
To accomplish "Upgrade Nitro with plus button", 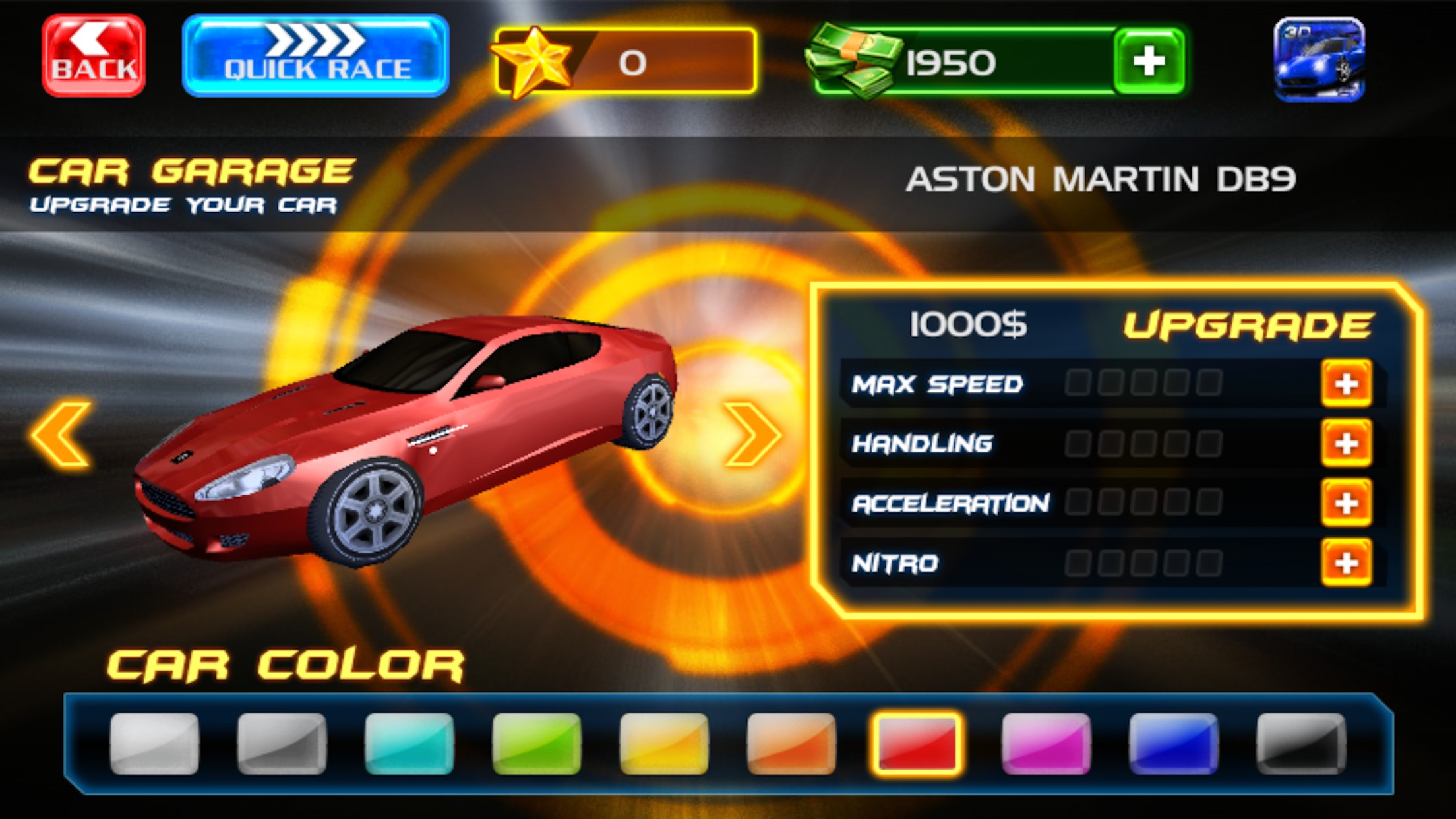I will [1346, 562].
